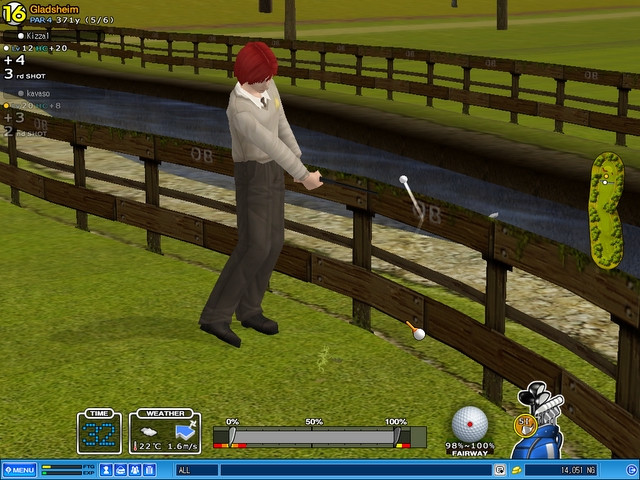This screenshot has width=640, height=480.
Task: Set impact point on the golf ball
Action: 470,424
